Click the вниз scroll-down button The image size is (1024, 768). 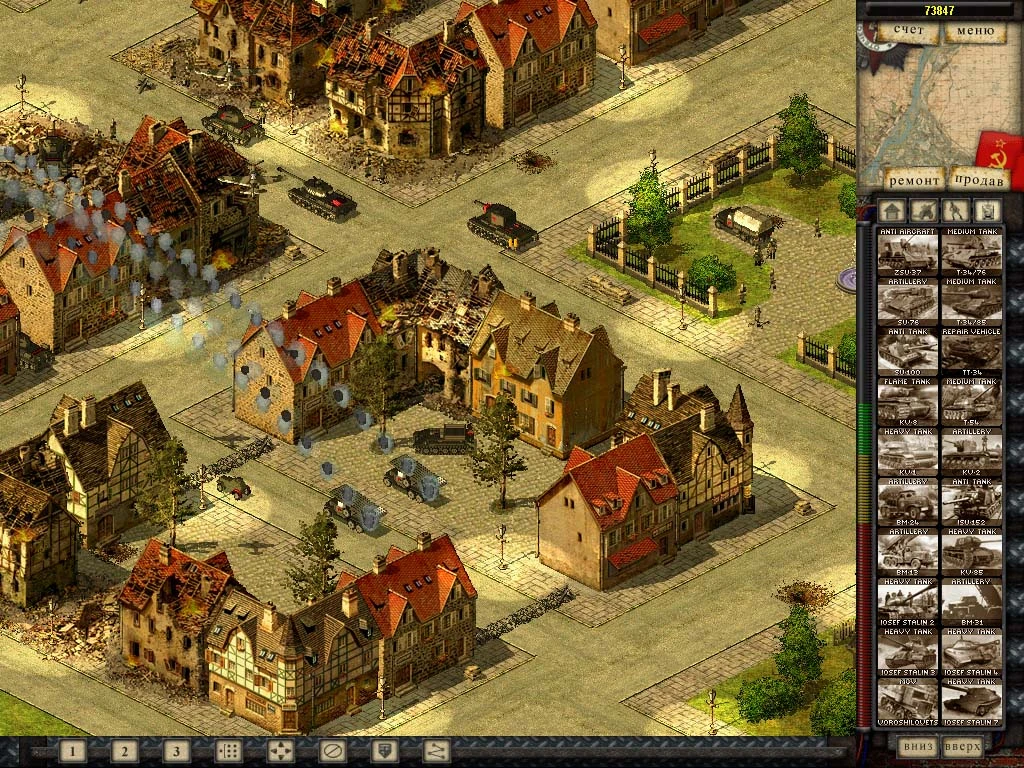pyautogui.click(x=918, y=746)
